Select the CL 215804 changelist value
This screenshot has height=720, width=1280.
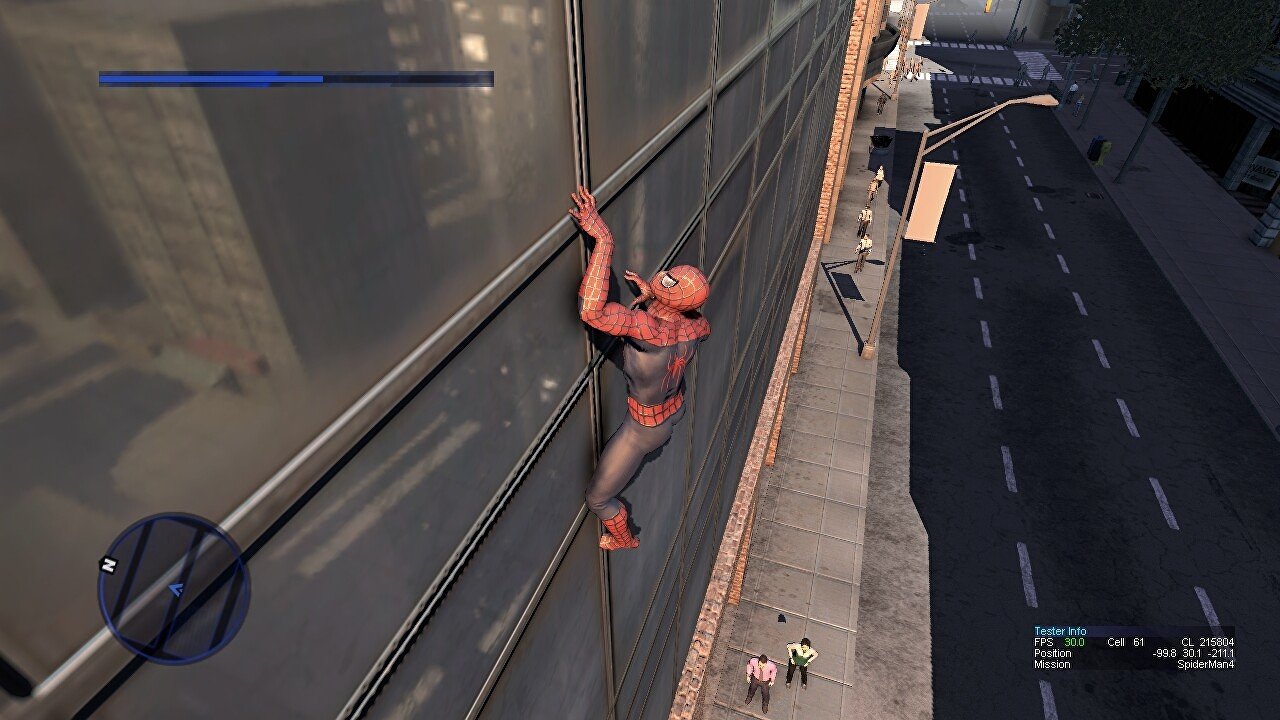1208,643
